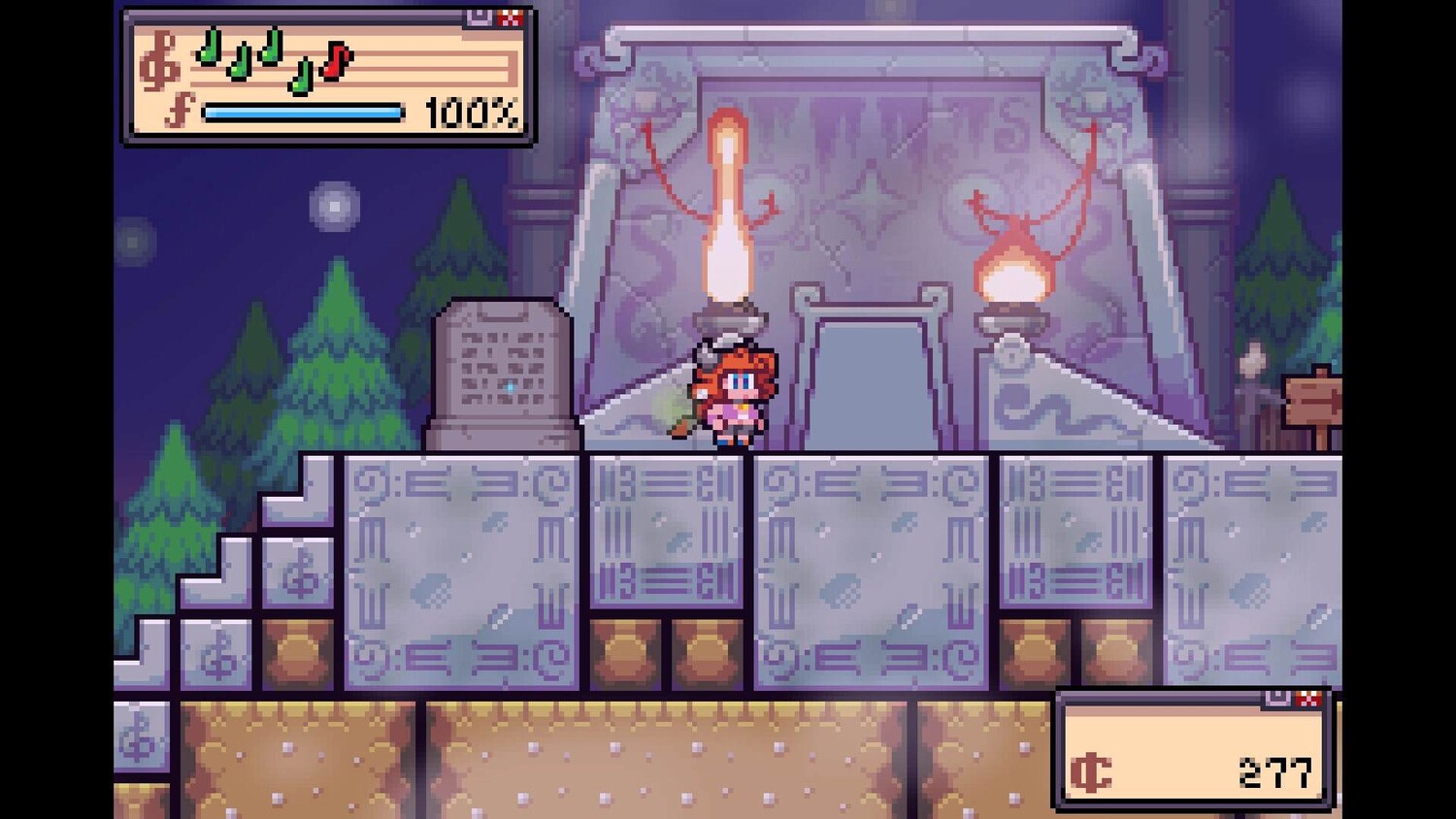The image size is (1456, 819).
Task: Minimize the music notes health panel
Action: [480, 17]
